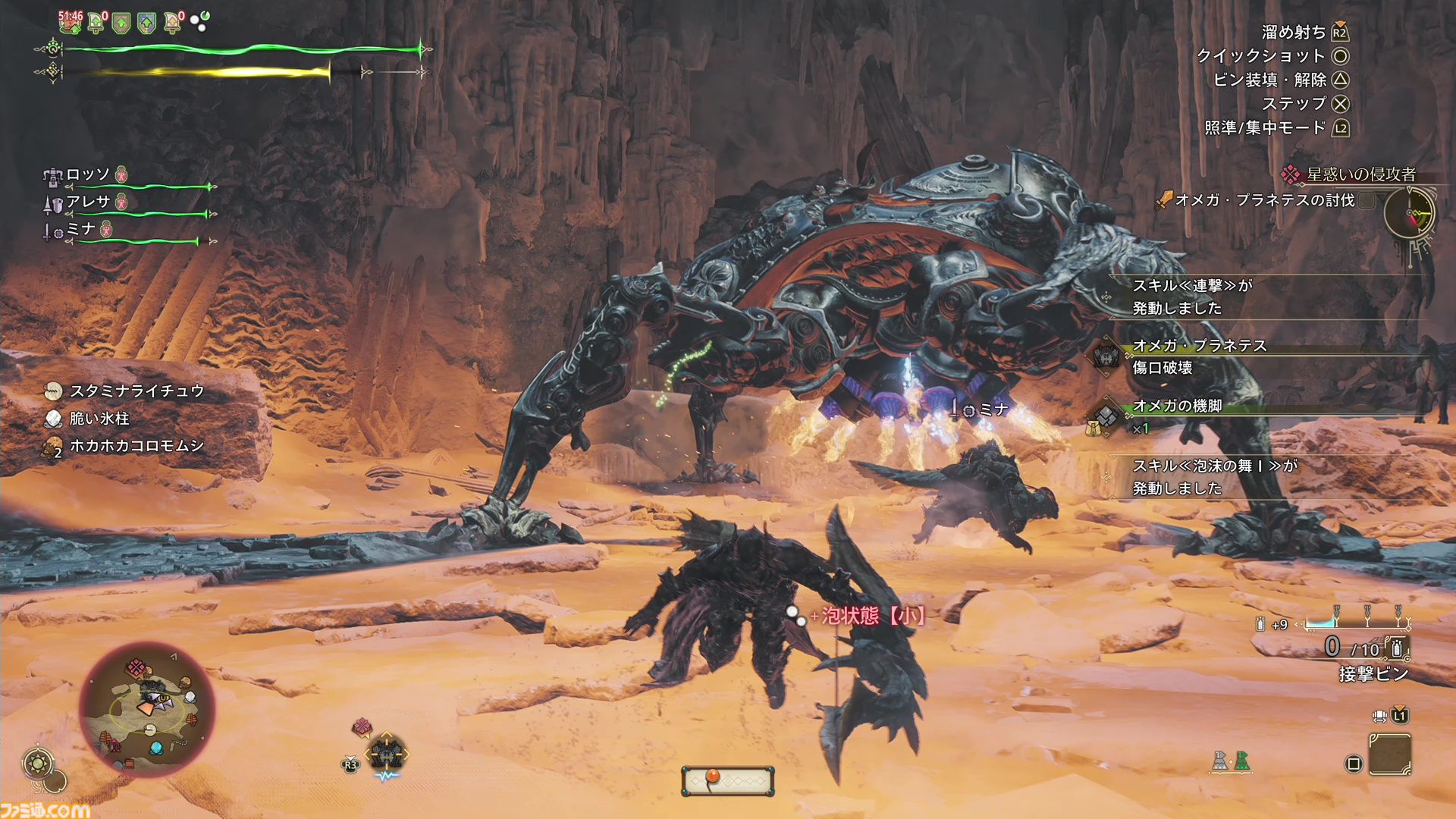
Task: Select スタミナライチュウ in the nearby list
Action: point(136,391)
